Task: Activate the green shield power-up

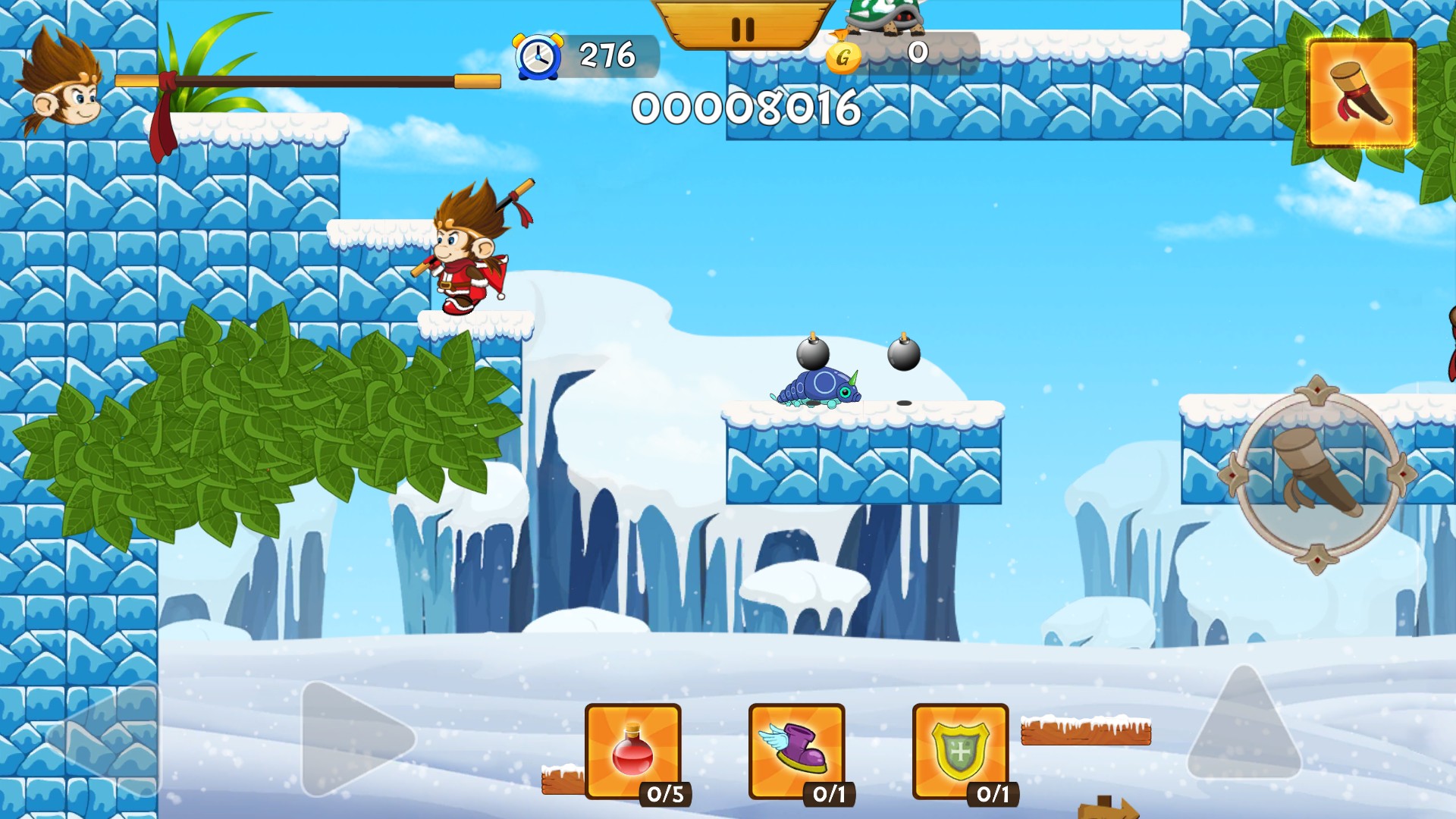Action: click(960, 751)
